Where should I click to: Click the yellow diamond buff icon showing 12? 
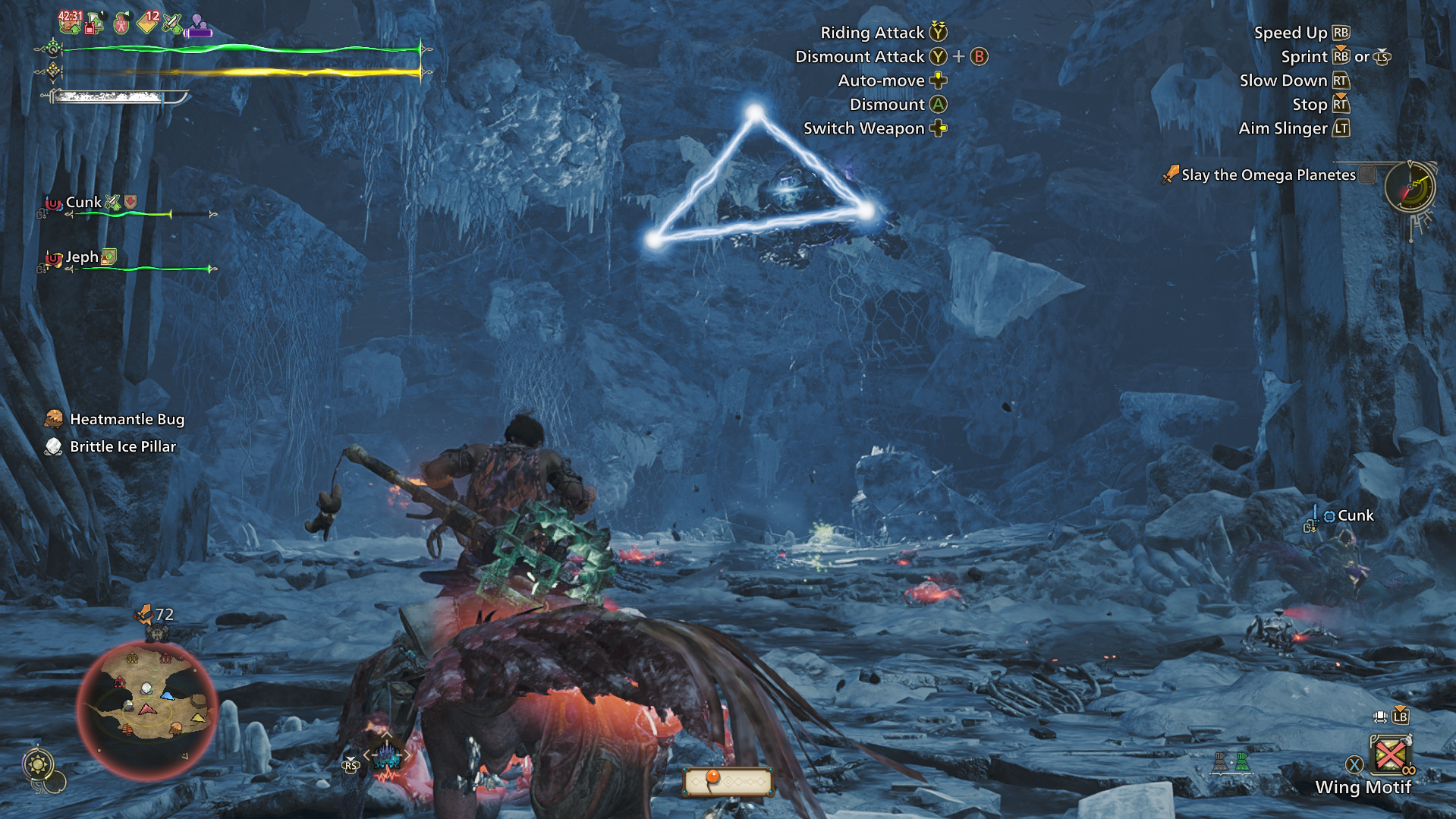(x=148, y=24)
